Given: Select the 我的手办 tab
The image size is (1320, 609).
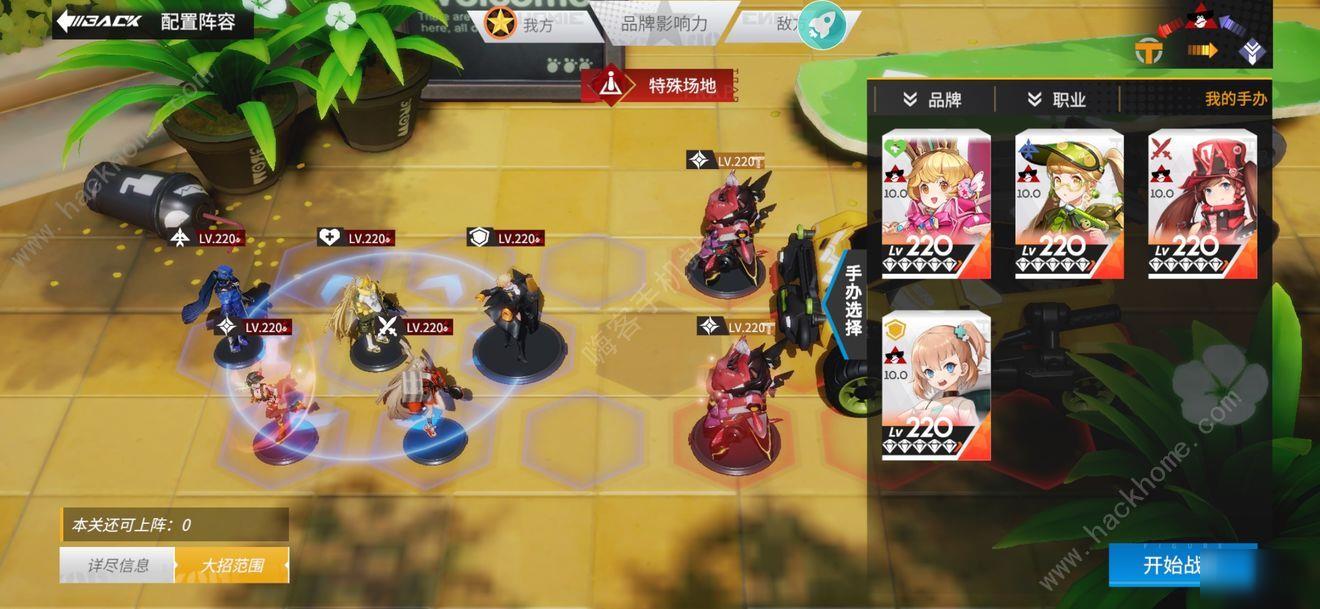Looking at the screenshot, I should (1235, 99).
